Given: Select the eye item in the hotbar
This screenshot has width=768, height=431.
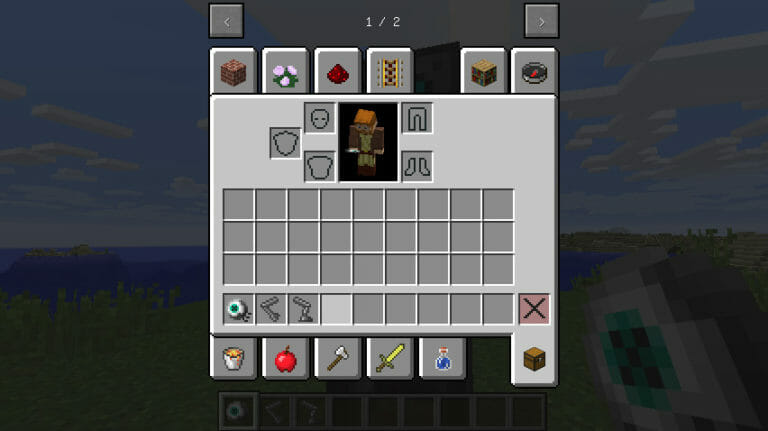Looking at the screenshot, I should 238,309.
